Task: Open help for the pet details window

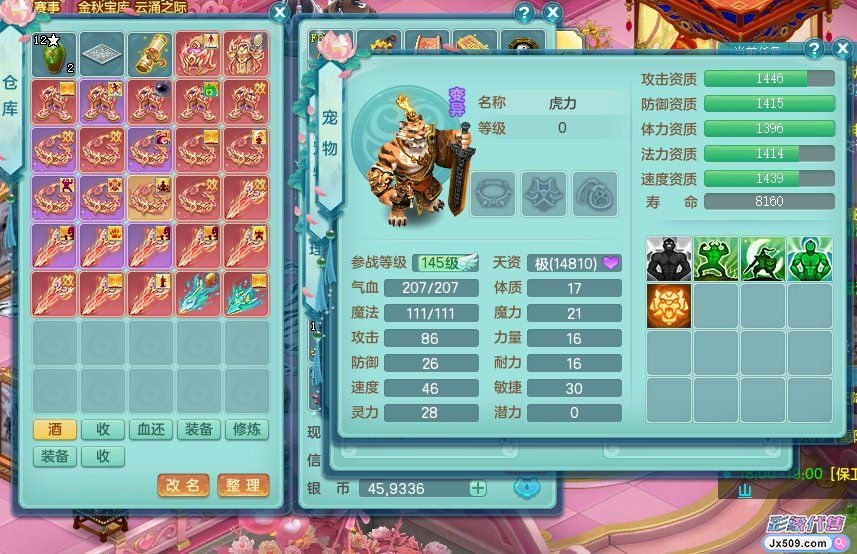Action: point(815,49)
